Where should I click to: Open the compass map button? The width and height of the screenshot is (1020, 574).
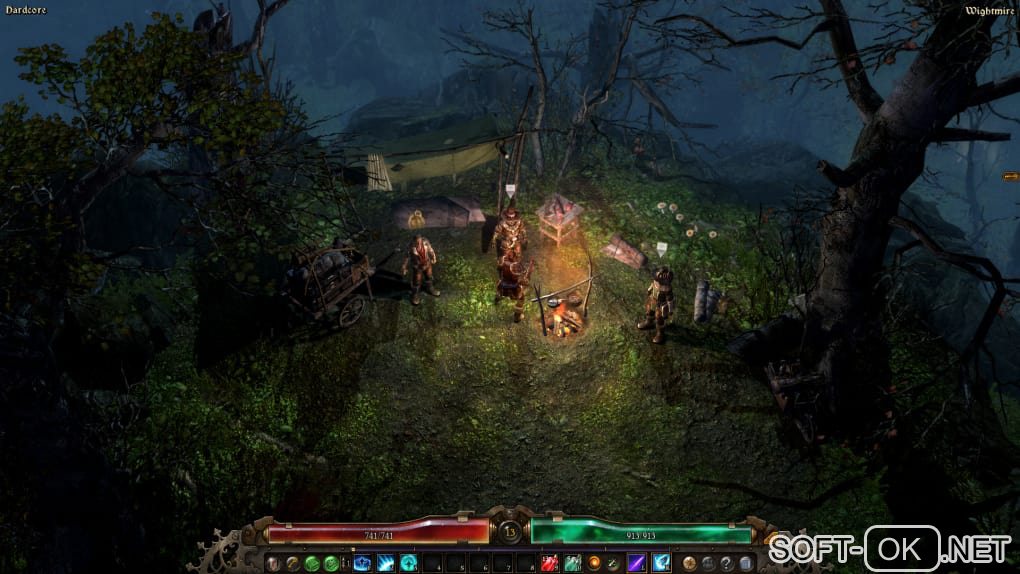tap(690, 564)
